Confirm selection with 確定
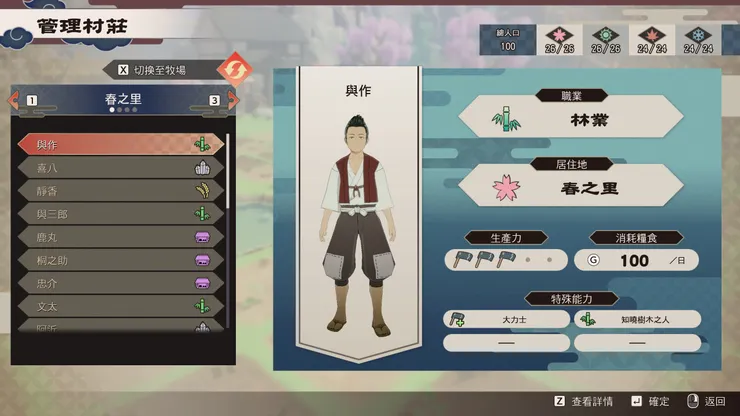The image size is (740, 416). (x=655, y=401)
